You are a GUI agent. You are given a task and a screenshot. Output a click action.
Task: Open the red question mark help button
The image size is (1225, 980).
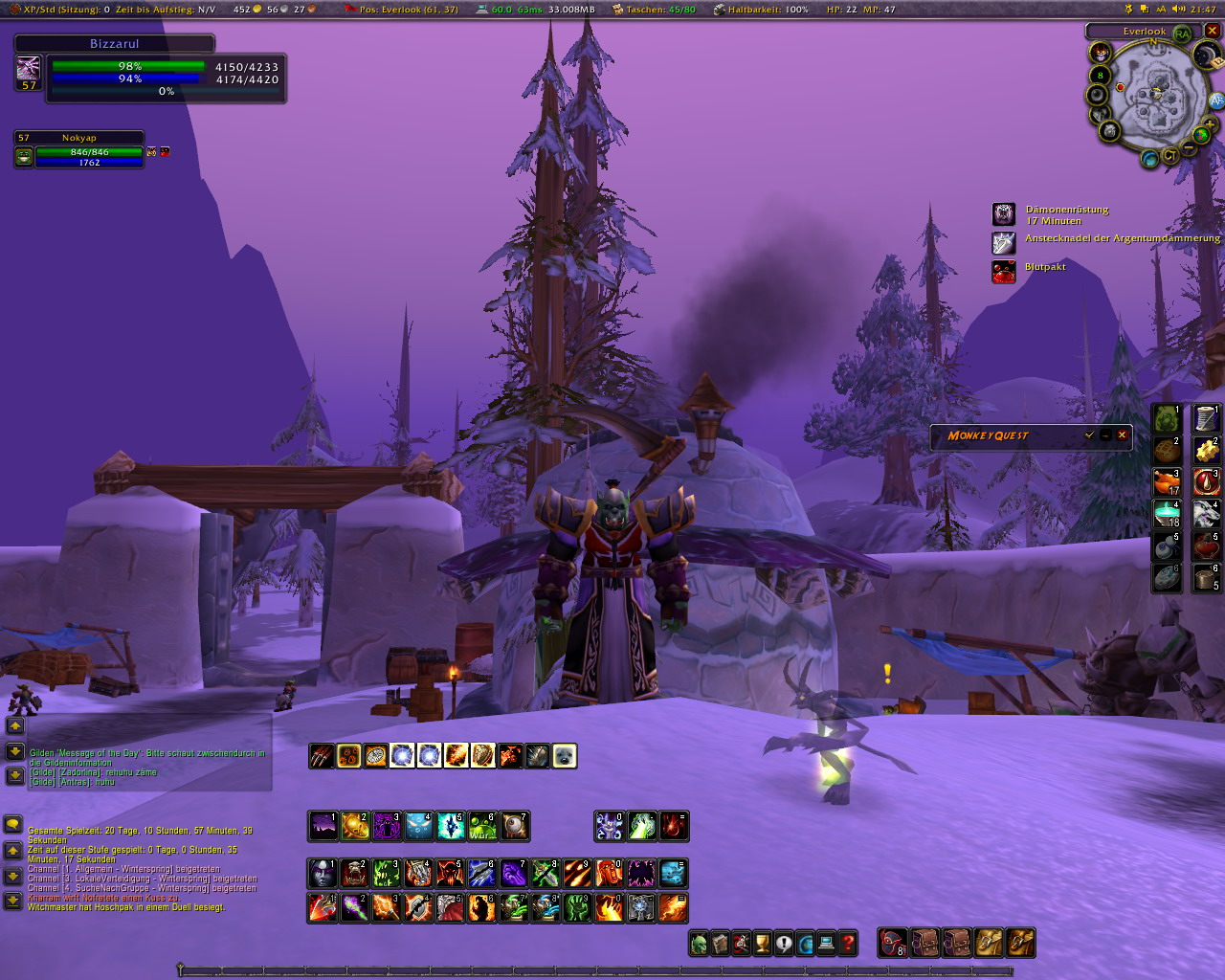[847, 945]
